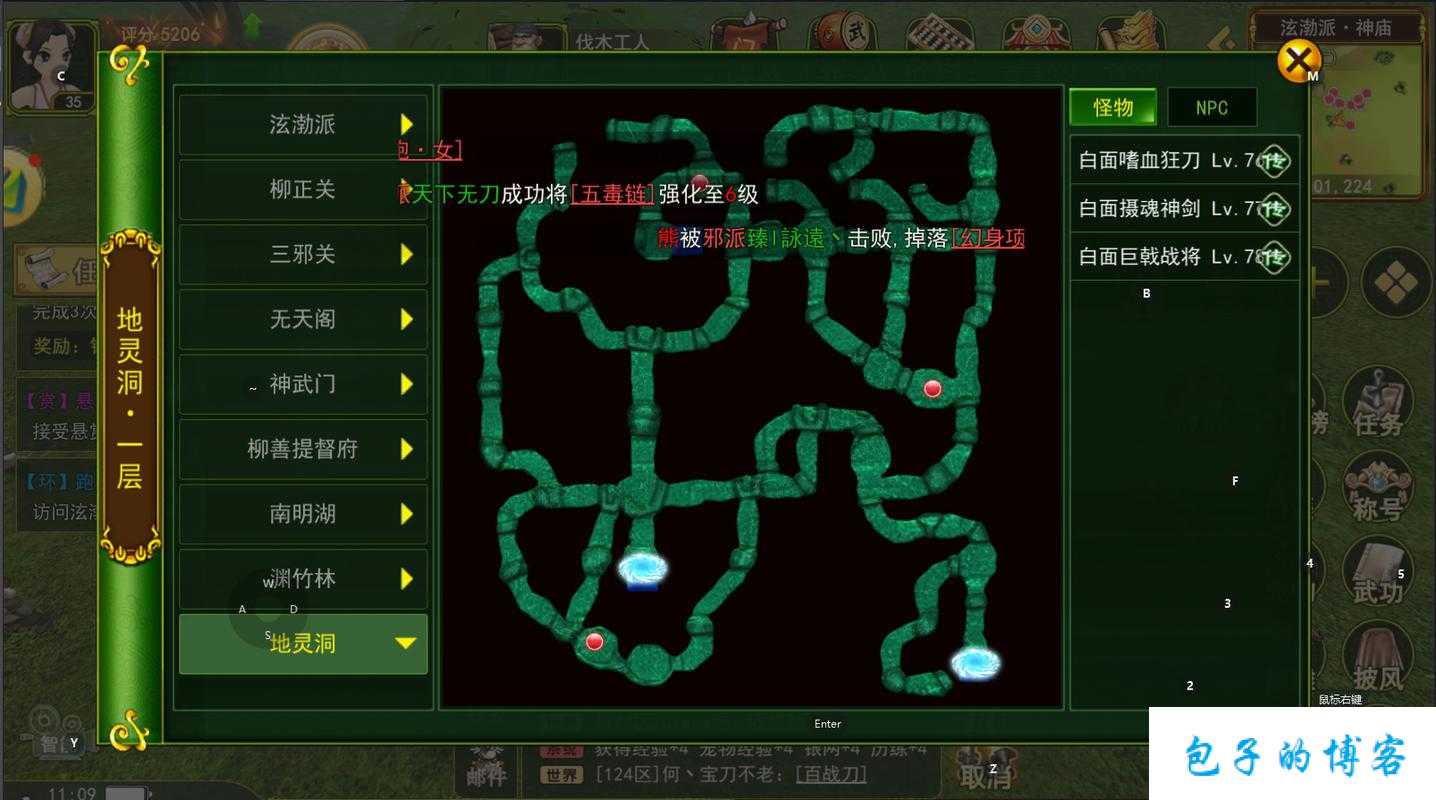Image resolution: width=1436 pixels, height=800 pixels.
Task: Click the red pavilion icon in the top bar
Action: (x=1034, y=32)
